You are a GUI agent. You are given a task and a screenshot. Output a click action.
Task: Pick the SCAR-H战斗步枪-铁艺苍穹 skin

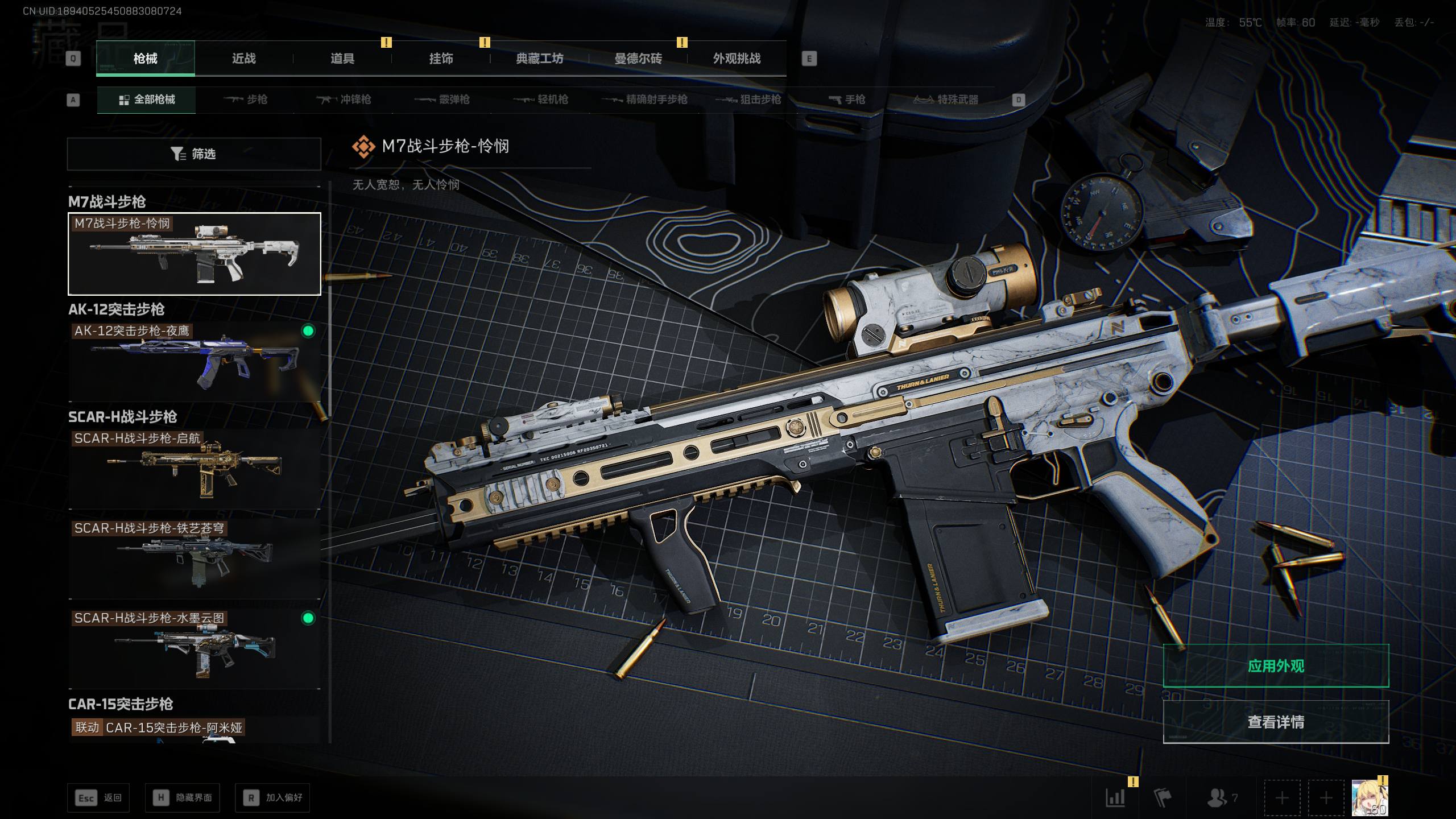tap(194, 559)
